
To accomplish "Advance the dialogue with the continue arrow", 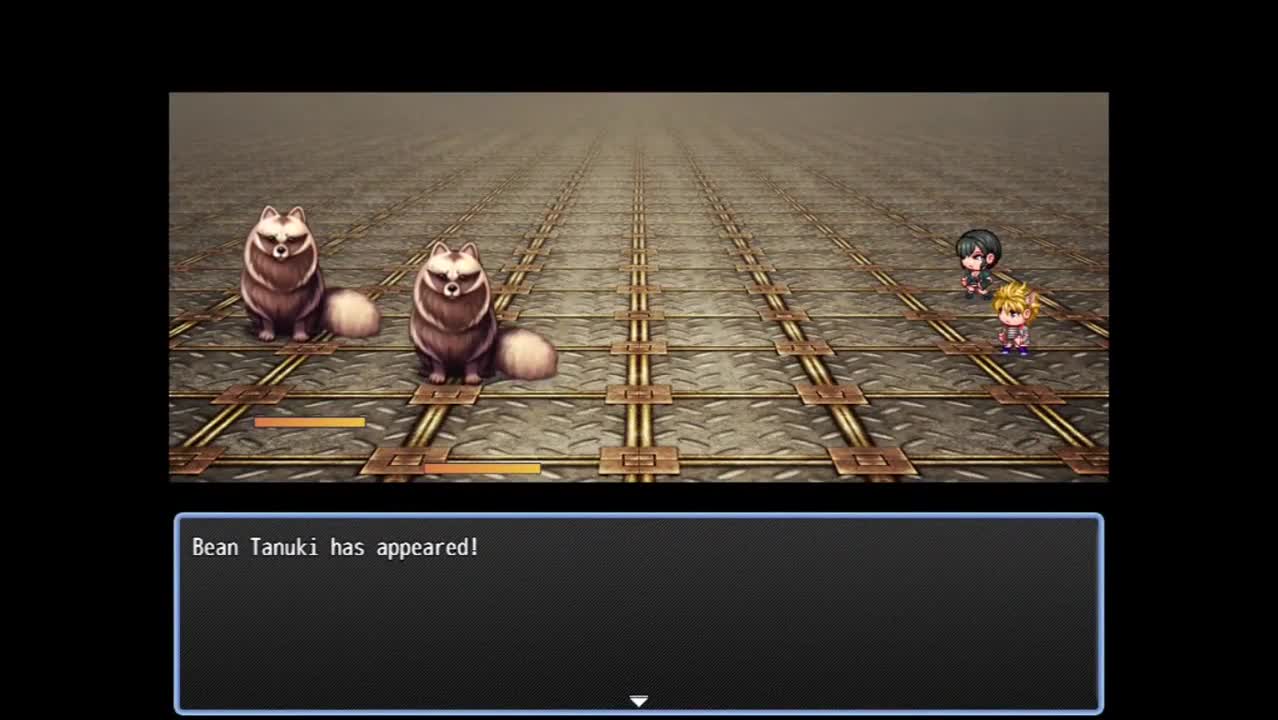I will (639, 701).
